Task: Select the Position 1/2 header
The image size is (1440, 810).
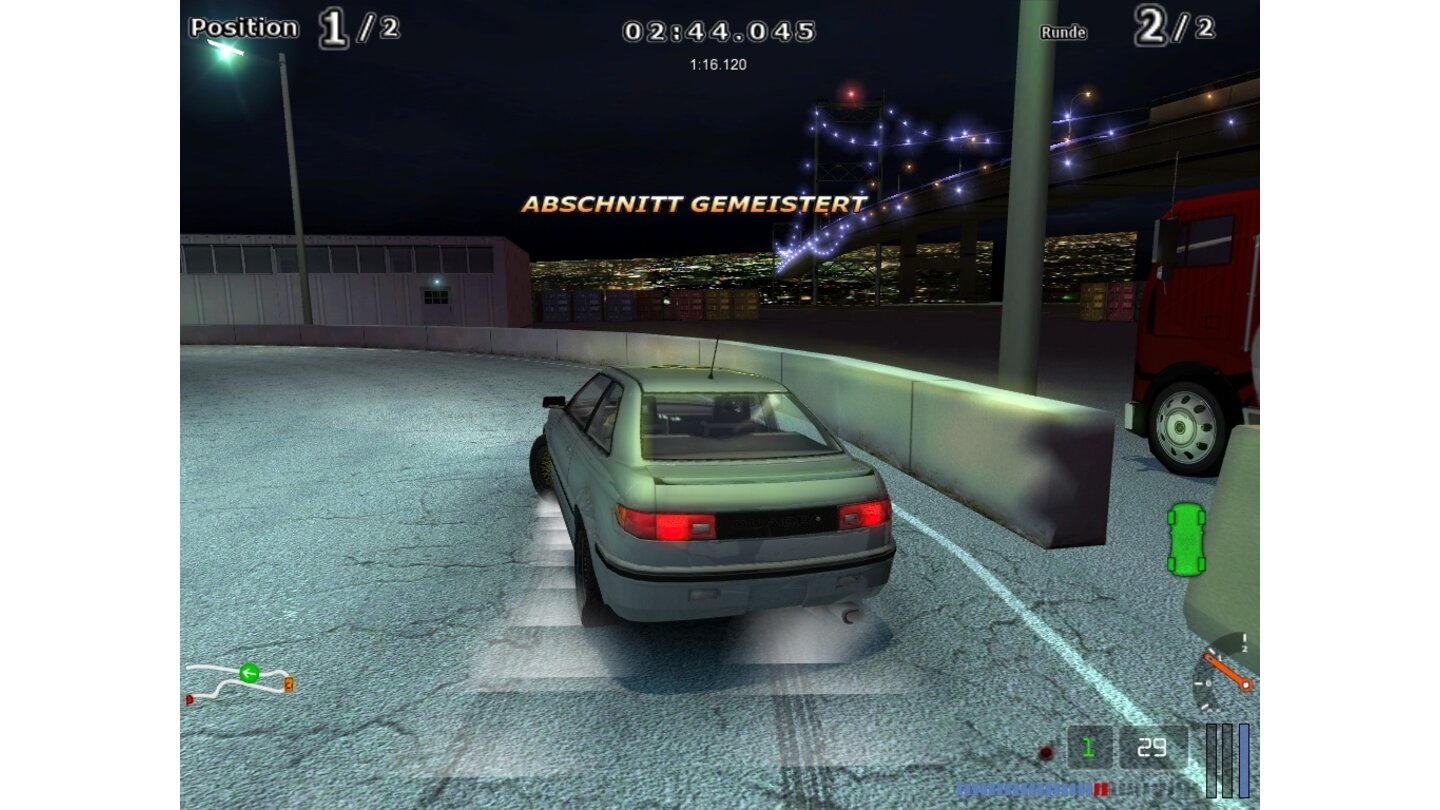Action: [290, 26]
